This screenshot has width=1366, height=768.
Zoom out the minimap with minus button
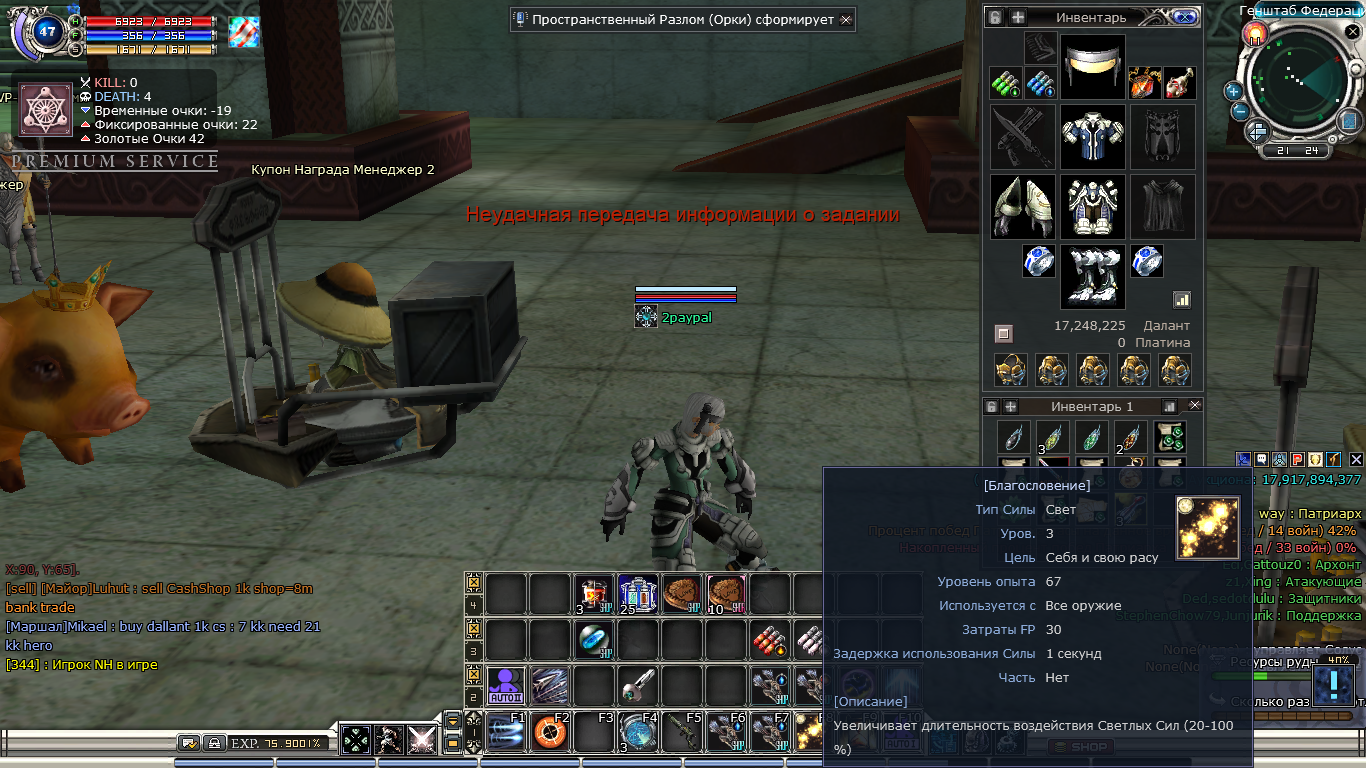pos(1239,110)
